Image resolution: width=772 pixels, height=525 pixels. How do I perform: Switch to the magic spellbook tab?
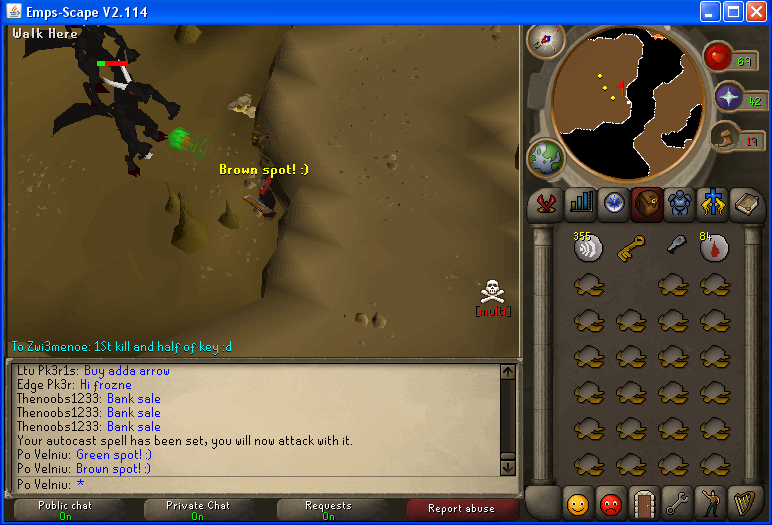pos(747,203)
